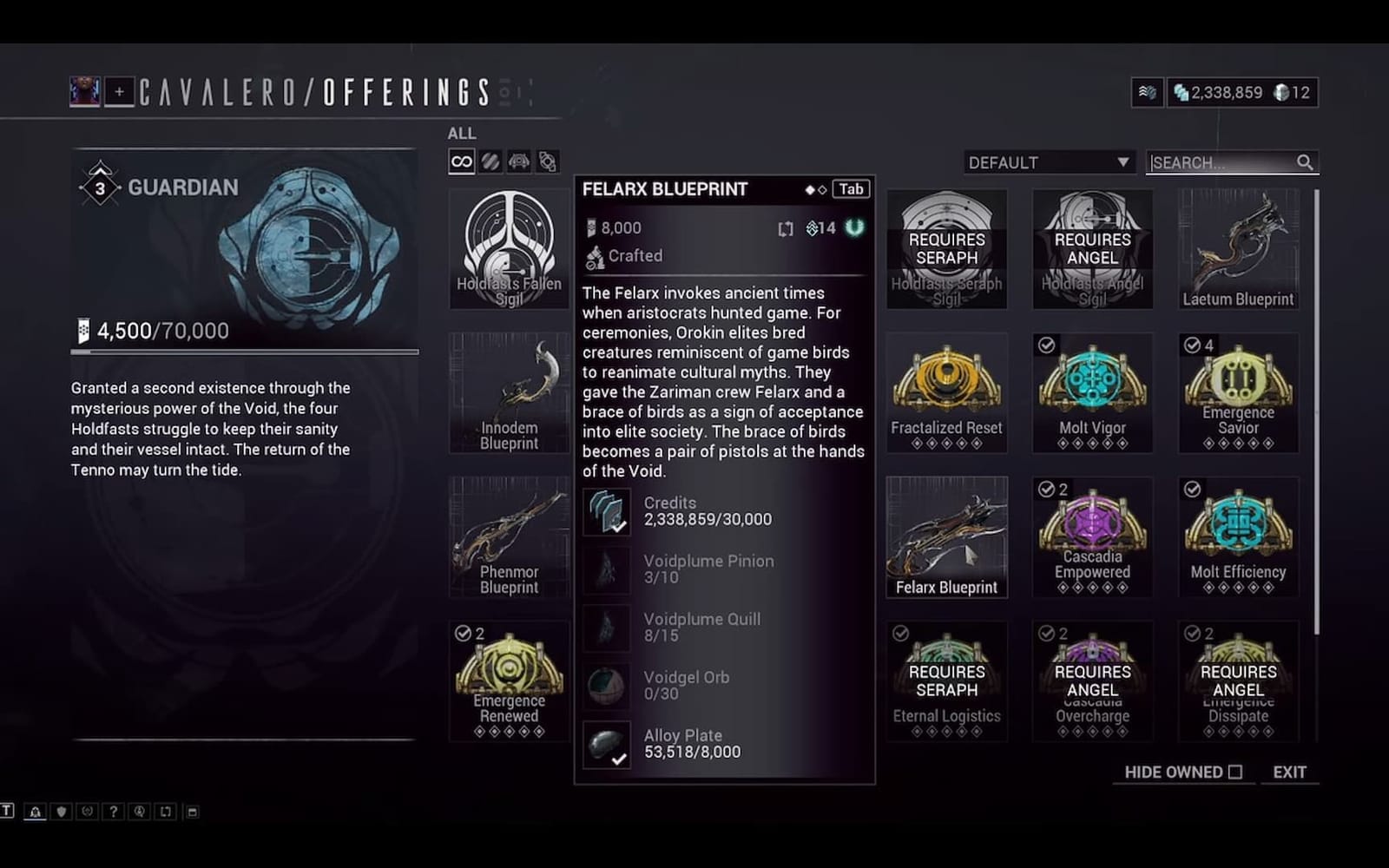The image size is (1389, 868).
Task: Open the syndicate medallion icon near the wallet
Action: click(x=1147, y=92)
